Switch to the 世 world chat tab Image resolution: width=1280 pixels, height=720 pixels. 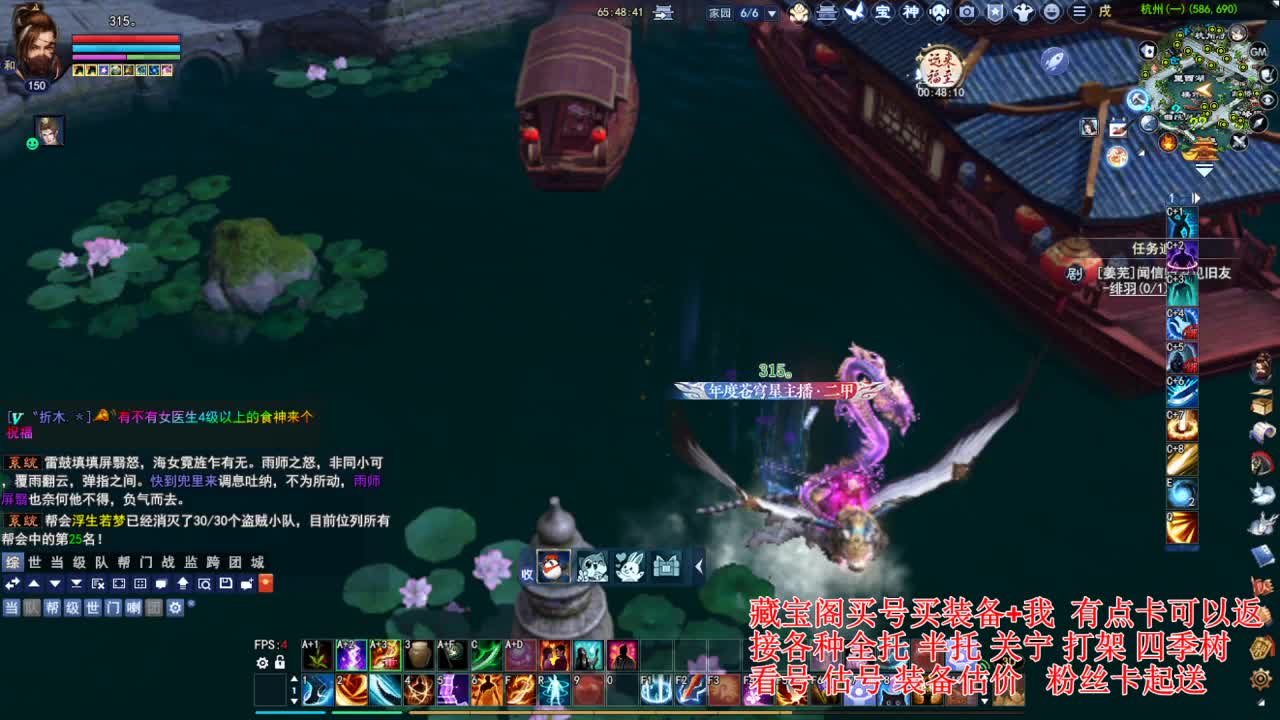click(34, 562)
